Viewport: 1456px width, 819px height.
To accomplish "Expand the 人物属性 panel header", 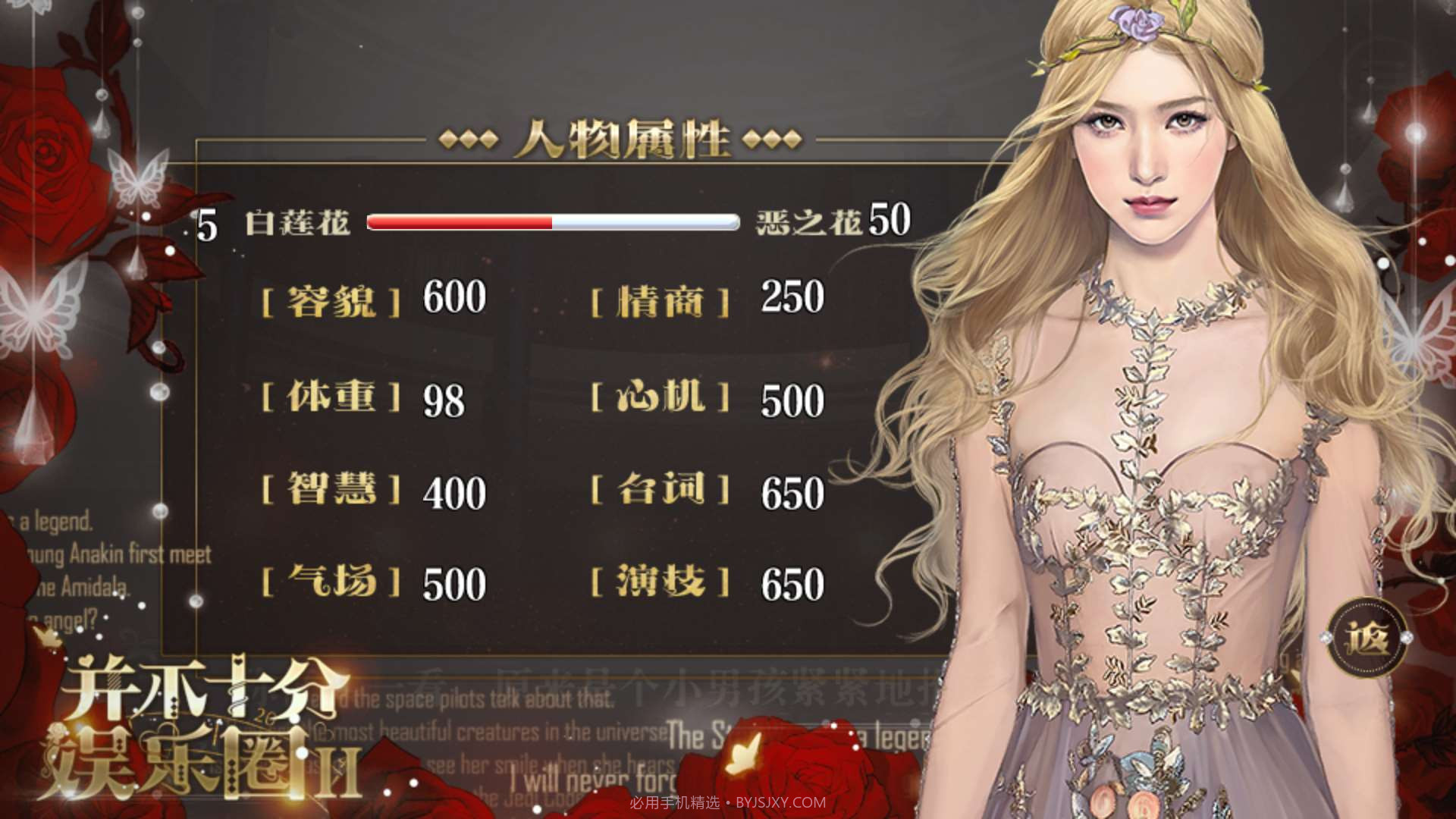I will [626, 139].
